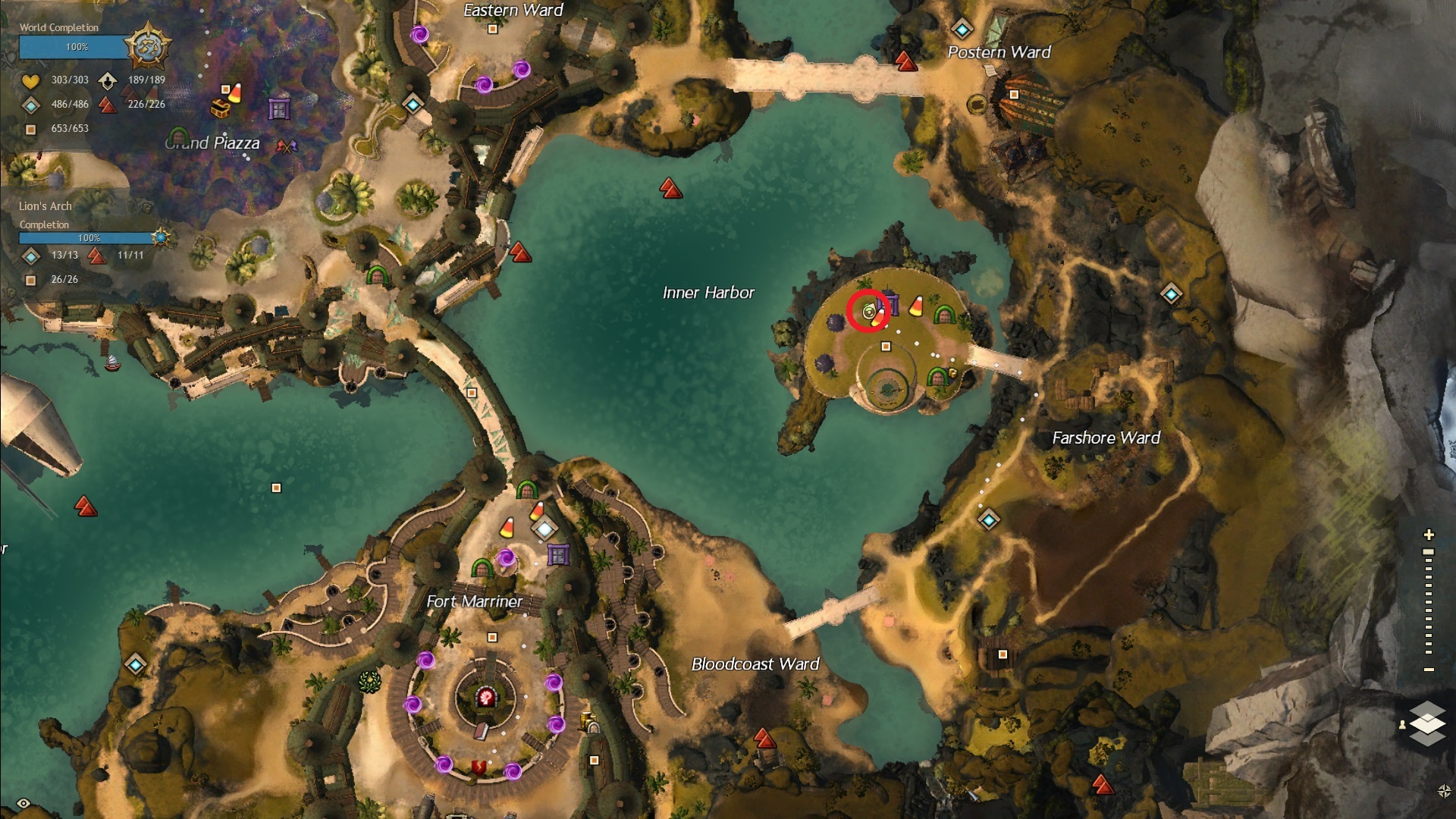Zoom in with the plus button
The height and width of the screenshot is (819, 1456).
(1429, 535)
